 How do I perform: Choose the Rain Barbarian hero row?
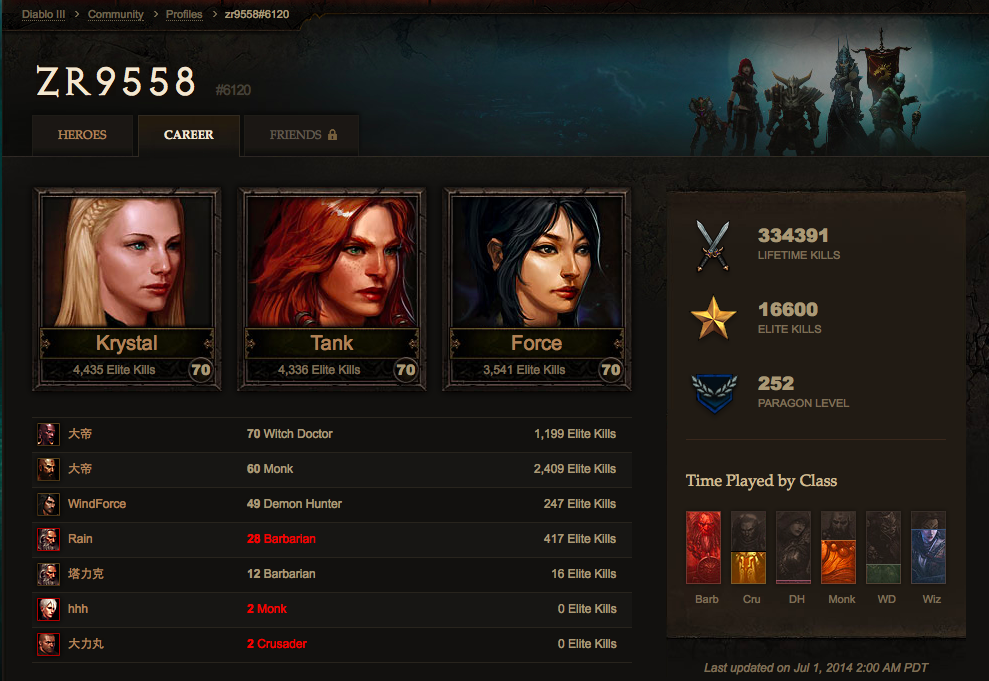332,539
